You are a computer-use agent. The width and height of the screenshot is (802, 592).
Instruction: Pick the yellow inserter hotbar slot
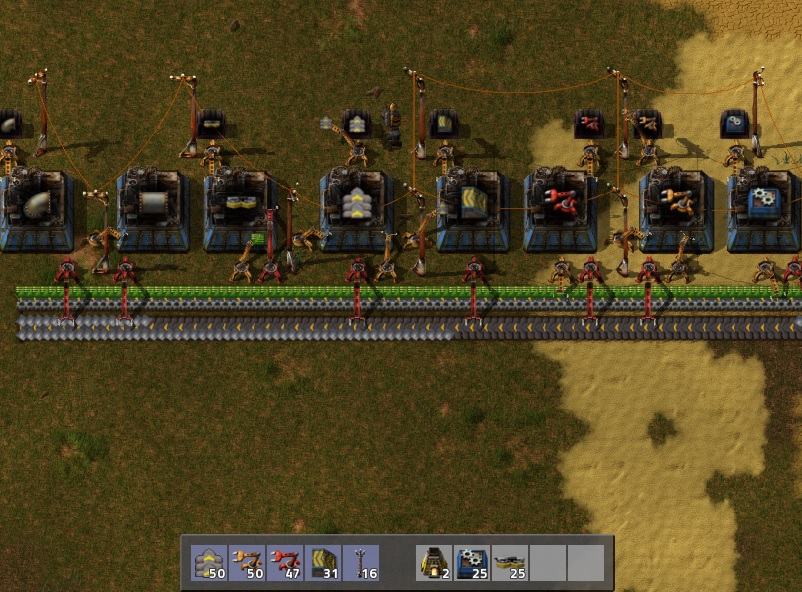click(248, 563)
